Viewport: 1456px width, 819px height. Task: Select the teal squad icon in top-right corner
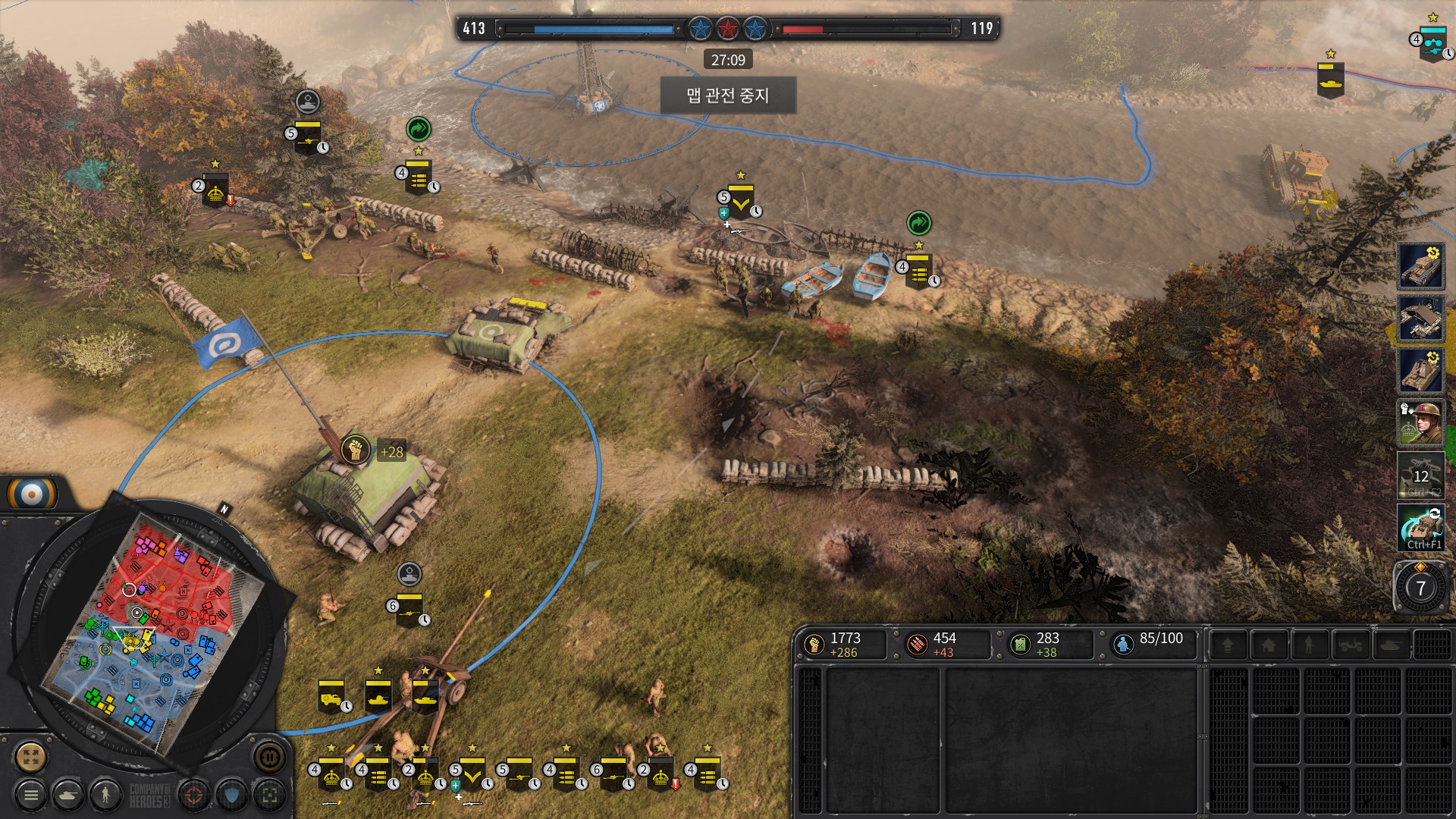click(1432, 43)
